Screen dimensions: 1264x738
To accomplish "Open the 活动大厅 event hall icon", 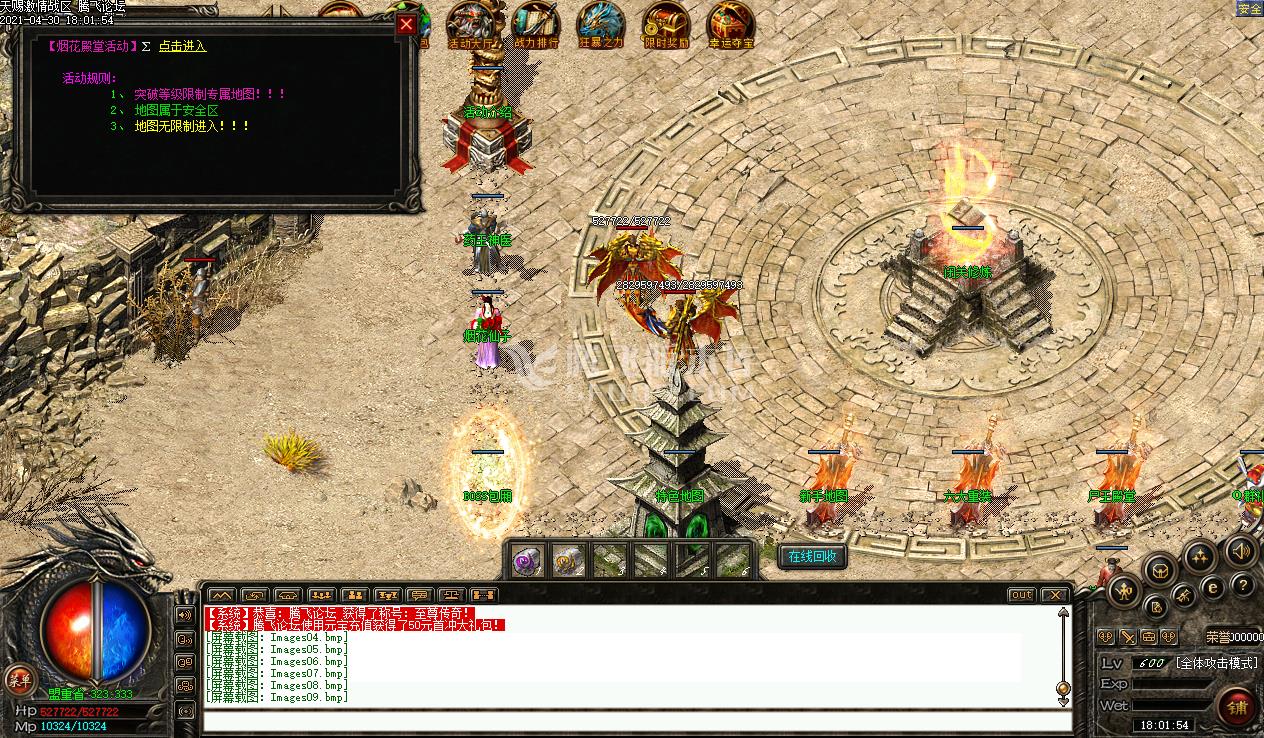I will pos(471,24).
